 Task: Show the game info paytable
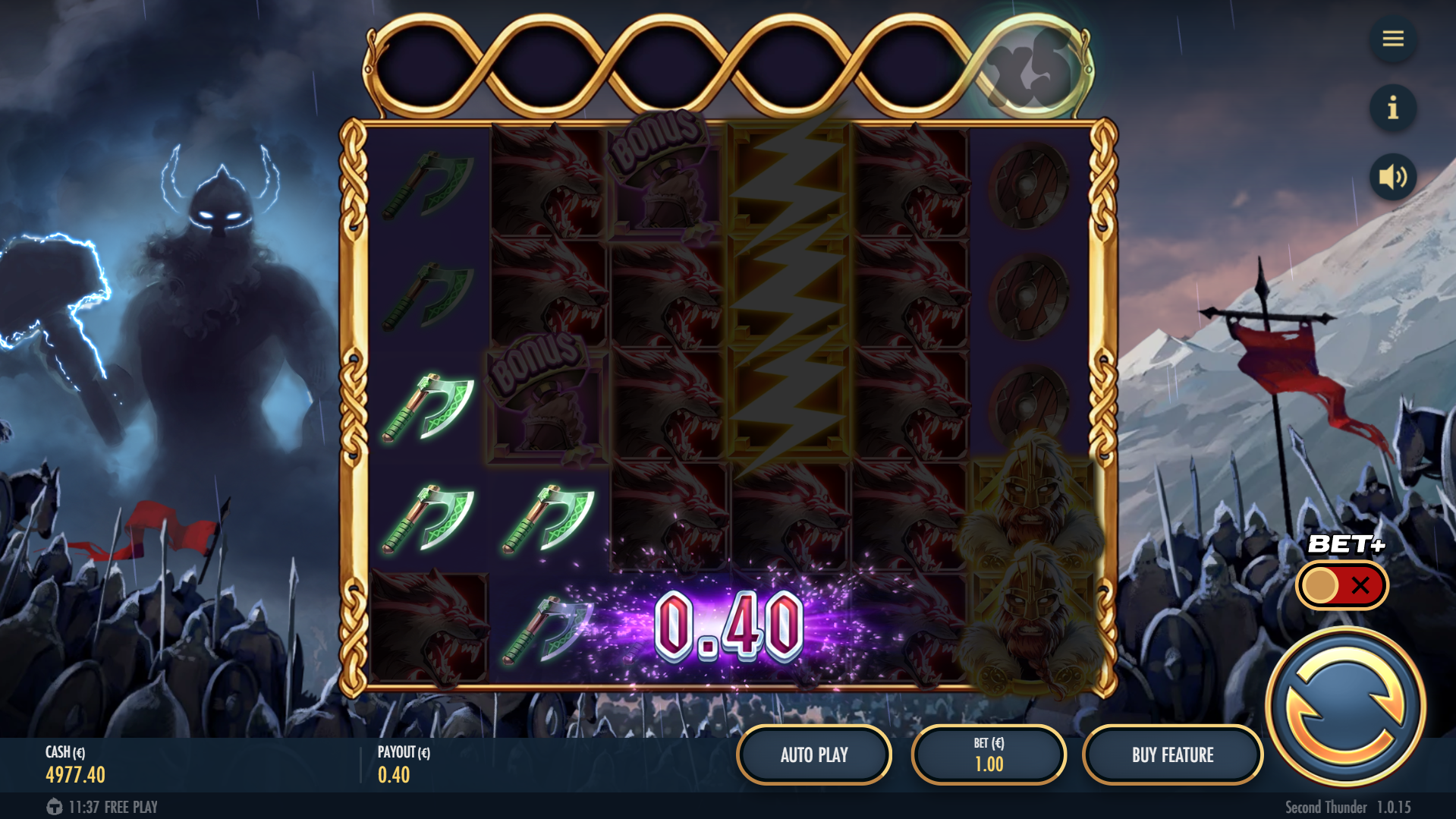pyautogui.click(x=1392, y=109)
